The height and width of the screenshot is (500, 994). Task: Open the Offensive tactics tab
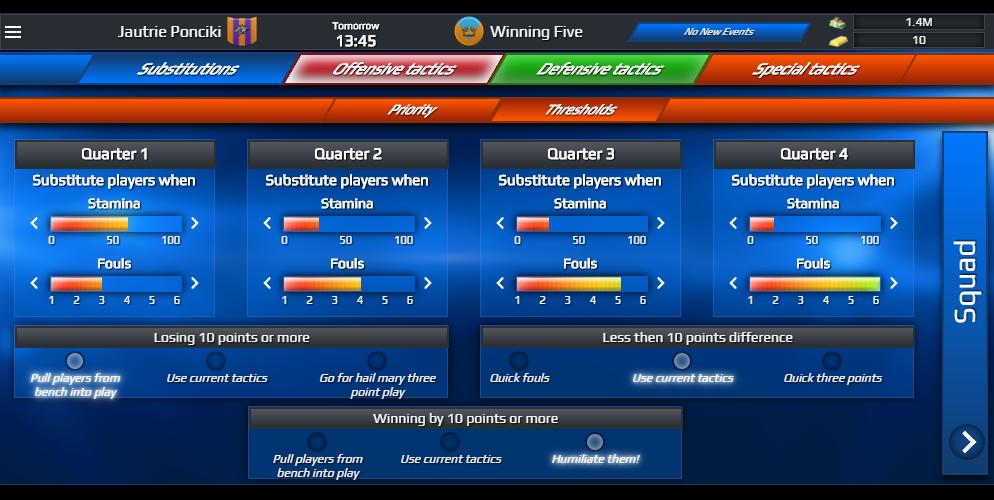tap(393, 69)
